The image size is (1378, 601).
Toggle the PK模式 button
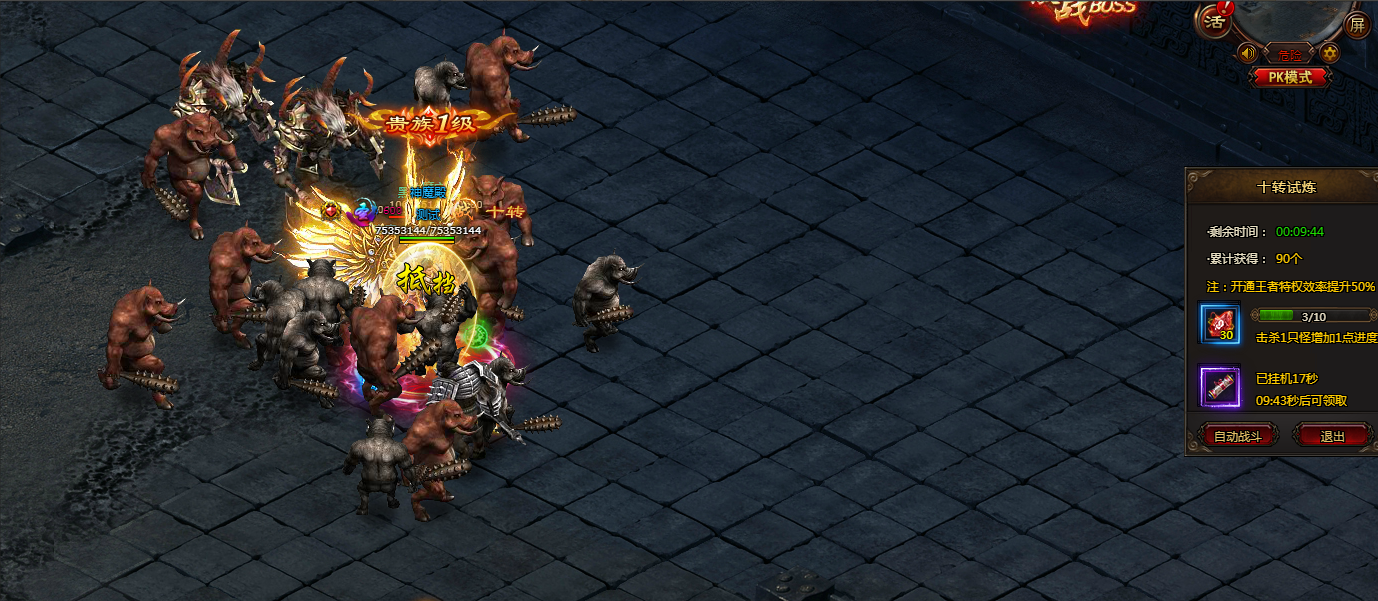click(1290, 76)
